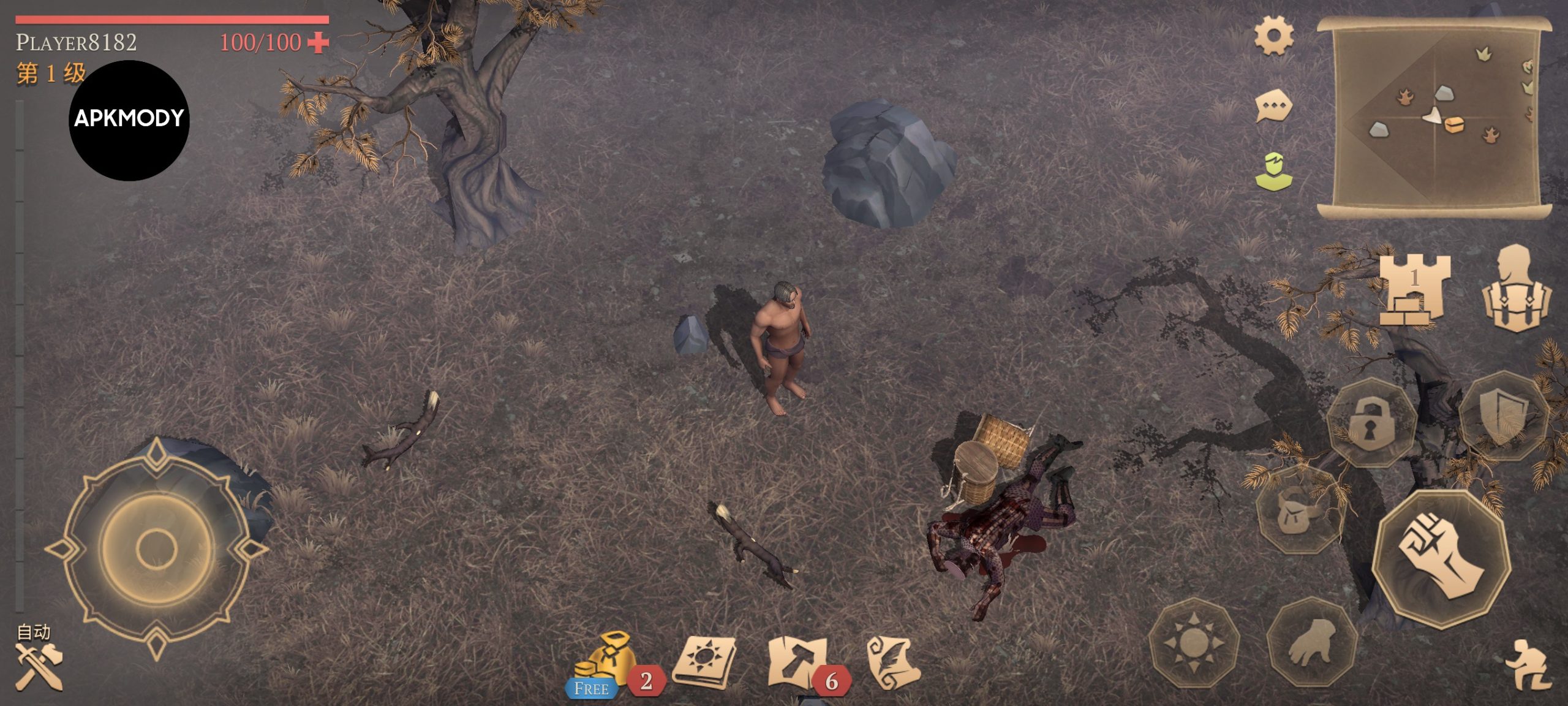Screen dimensions: 1568x706
Task: Tap the locked padlock skill slot
Action: point(1371,423)
